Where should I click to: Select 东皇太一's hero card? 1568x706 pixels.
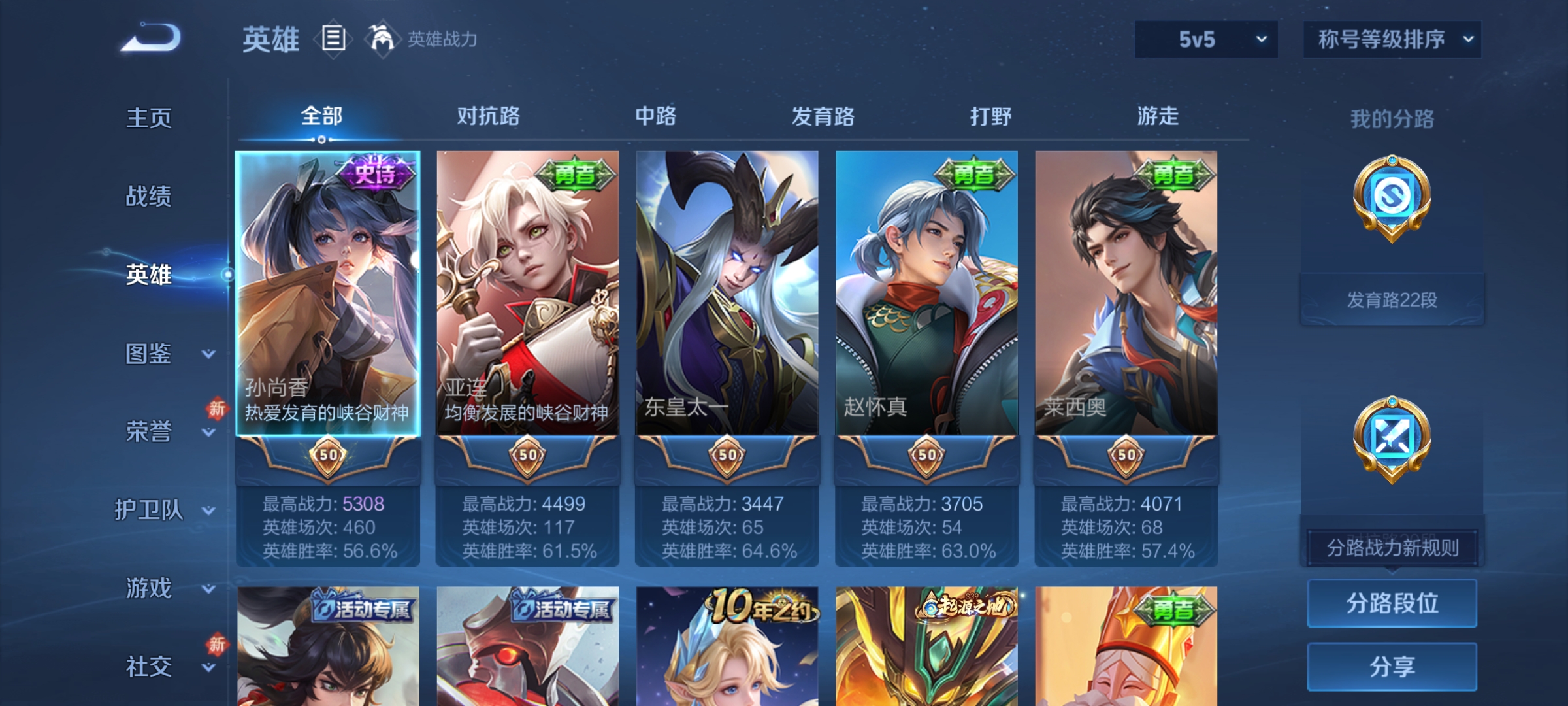click(x=727, y=294)
